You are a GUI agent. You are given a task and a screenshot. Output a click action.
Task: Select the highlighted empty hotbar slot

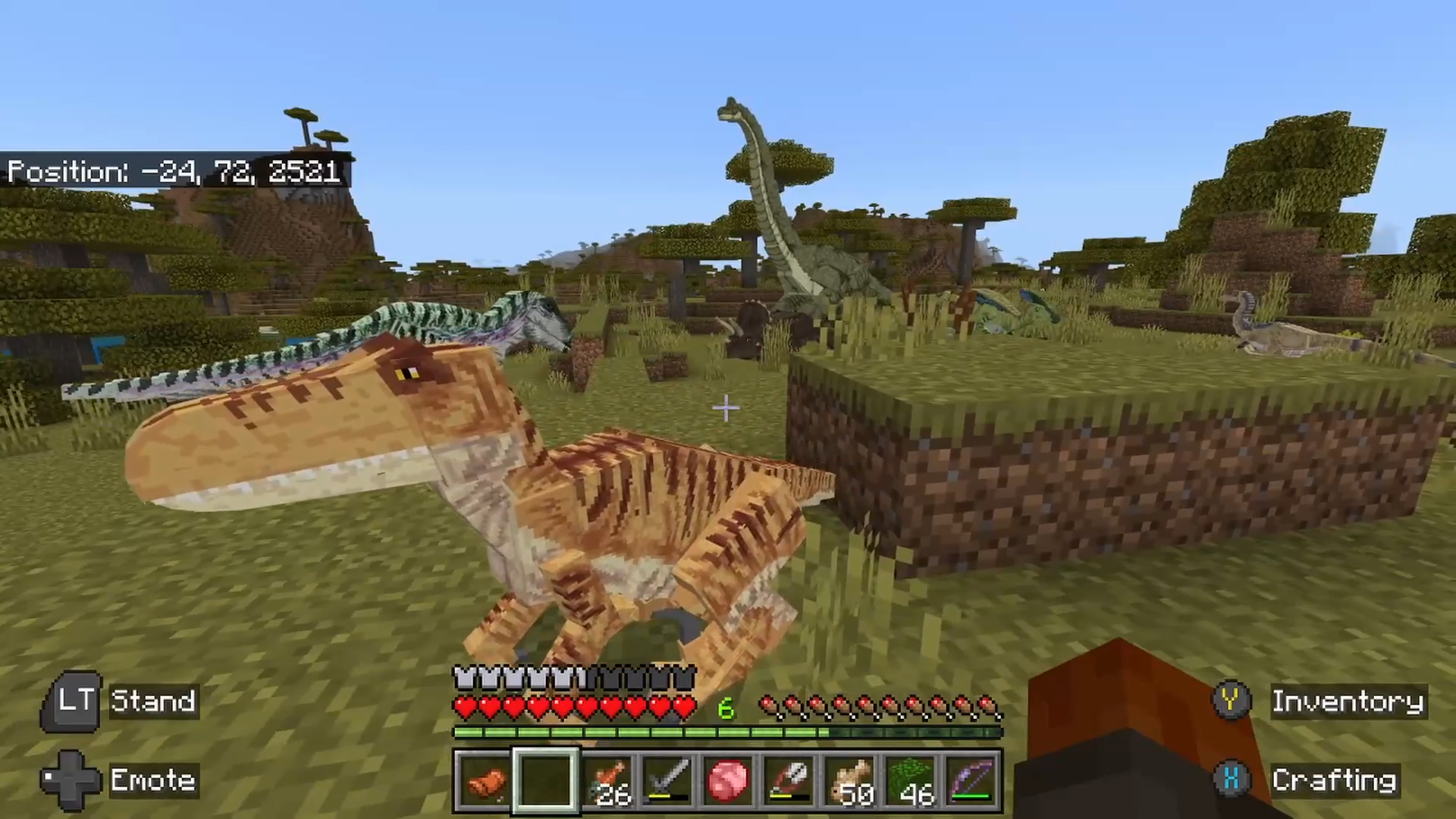[x=546, y=780]
